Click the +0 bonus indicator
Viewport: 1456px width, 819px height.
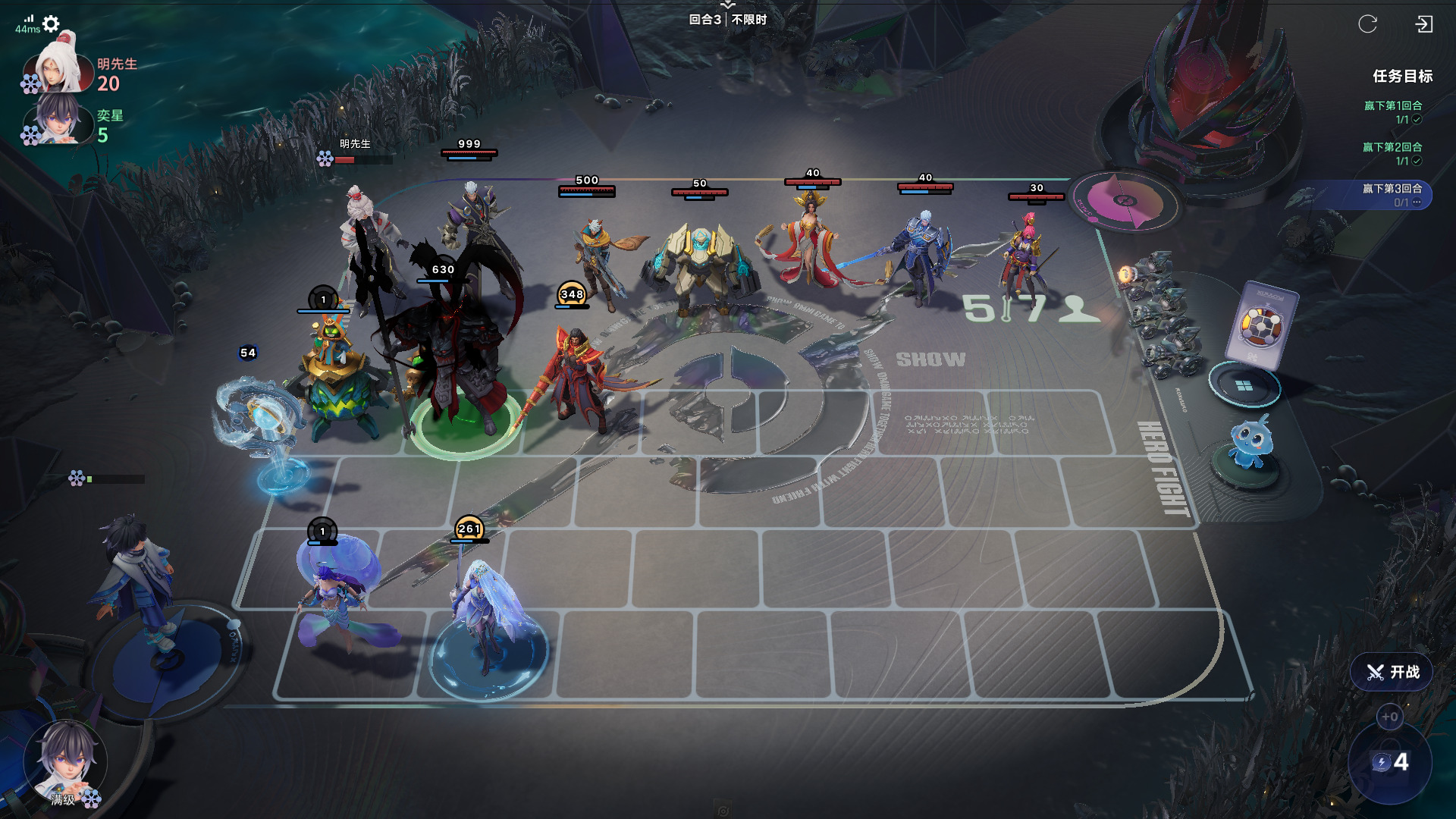click(1389, 717)
